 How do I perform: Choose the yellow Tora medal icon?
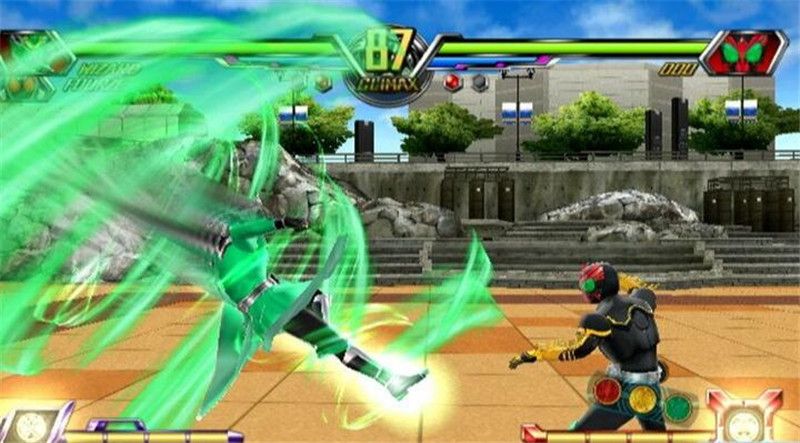click(x=644, y=399)
